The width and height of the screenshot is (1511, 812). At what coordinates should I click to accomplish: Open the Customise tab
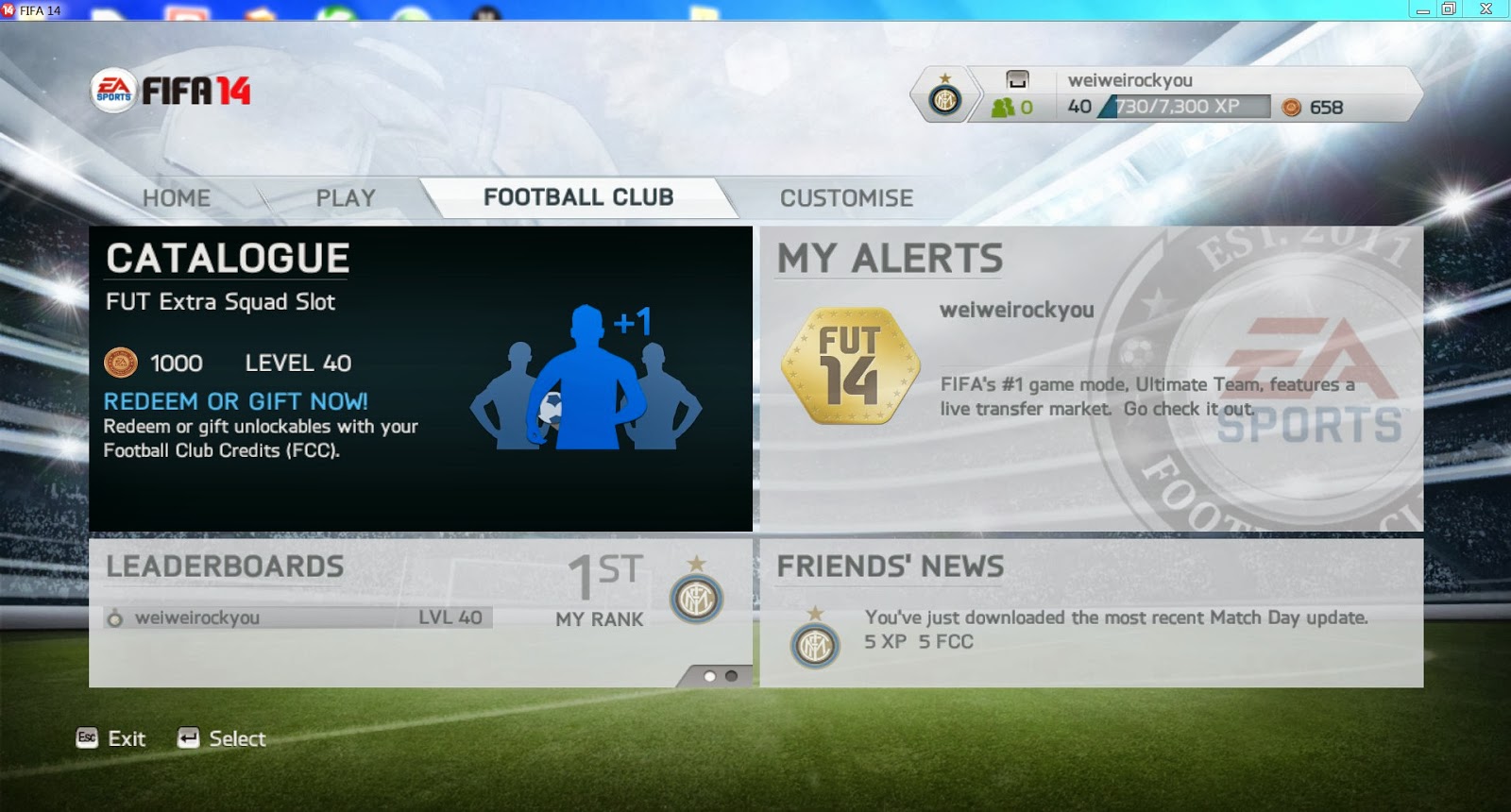pyautogui.click(x=845, y=198)
